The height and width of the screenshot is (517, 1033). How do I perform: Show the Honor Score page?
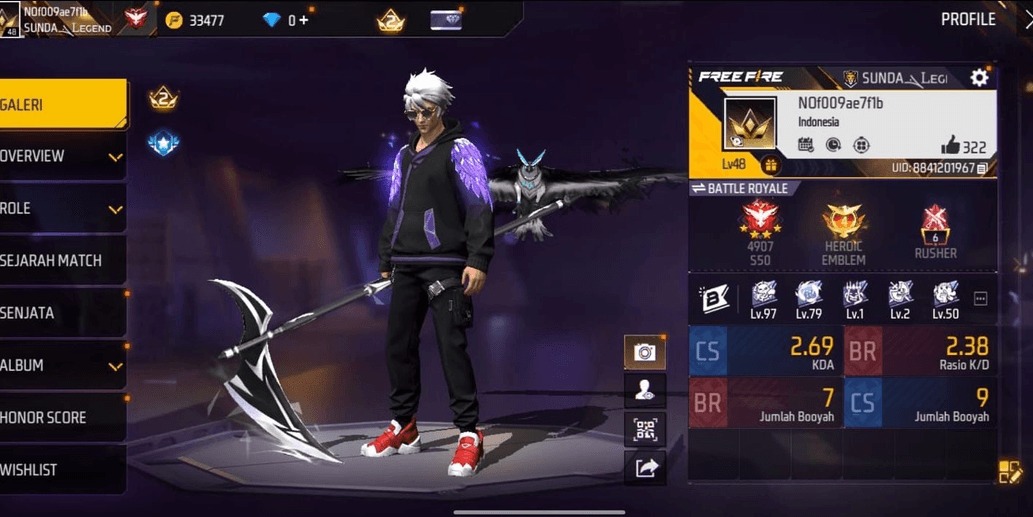[60, 418]
